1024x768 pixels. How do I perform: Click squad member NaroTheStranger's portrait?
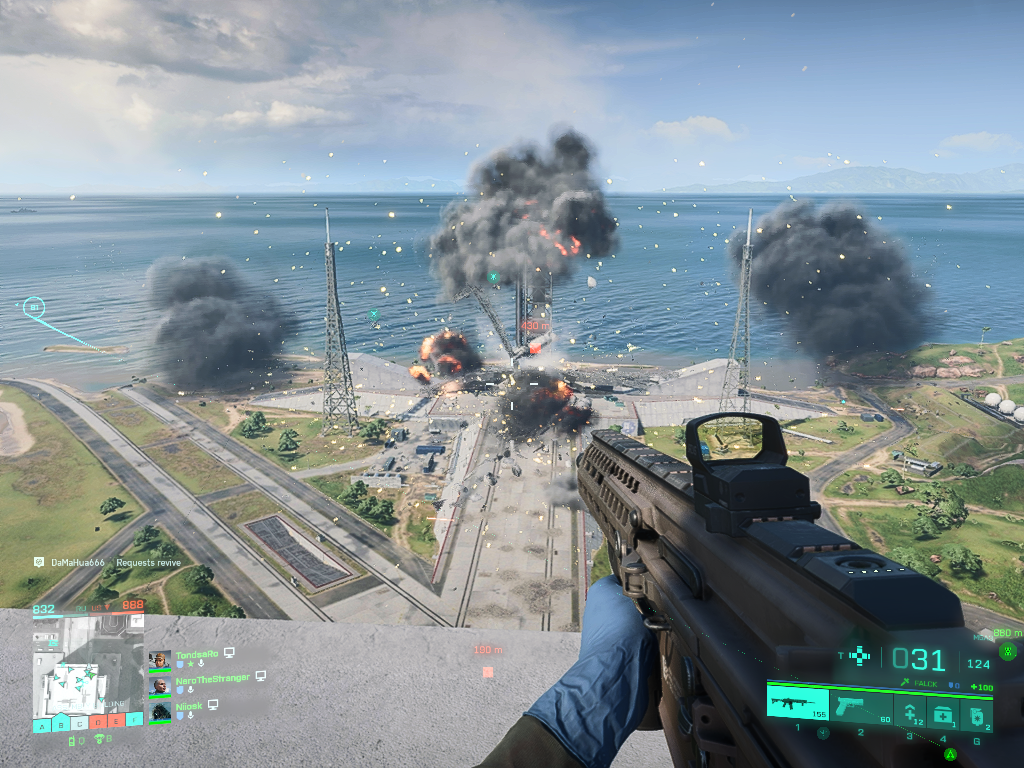coord(159,686)
